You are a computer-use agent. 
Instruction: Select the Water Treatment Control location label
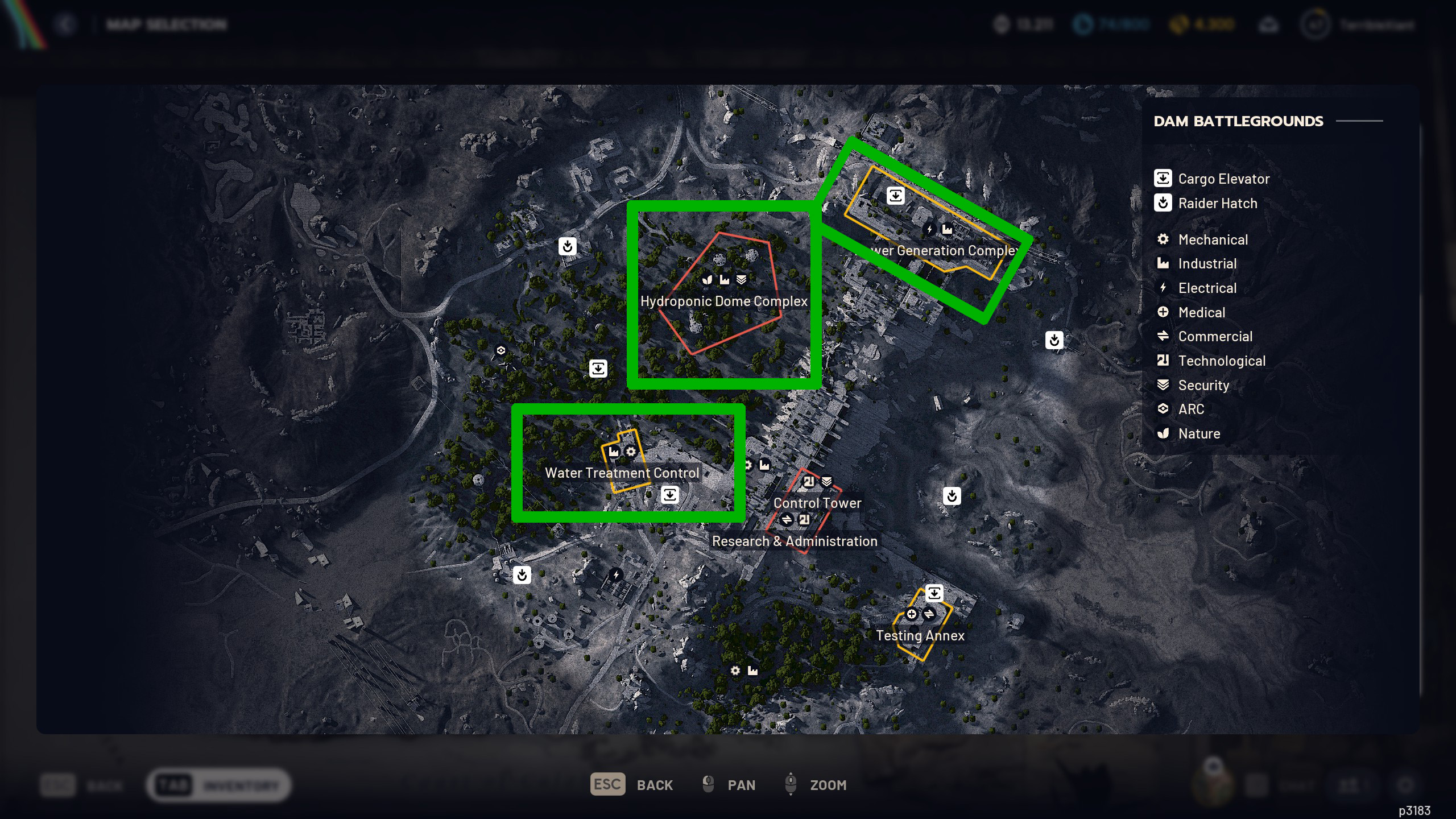[622, 473]
